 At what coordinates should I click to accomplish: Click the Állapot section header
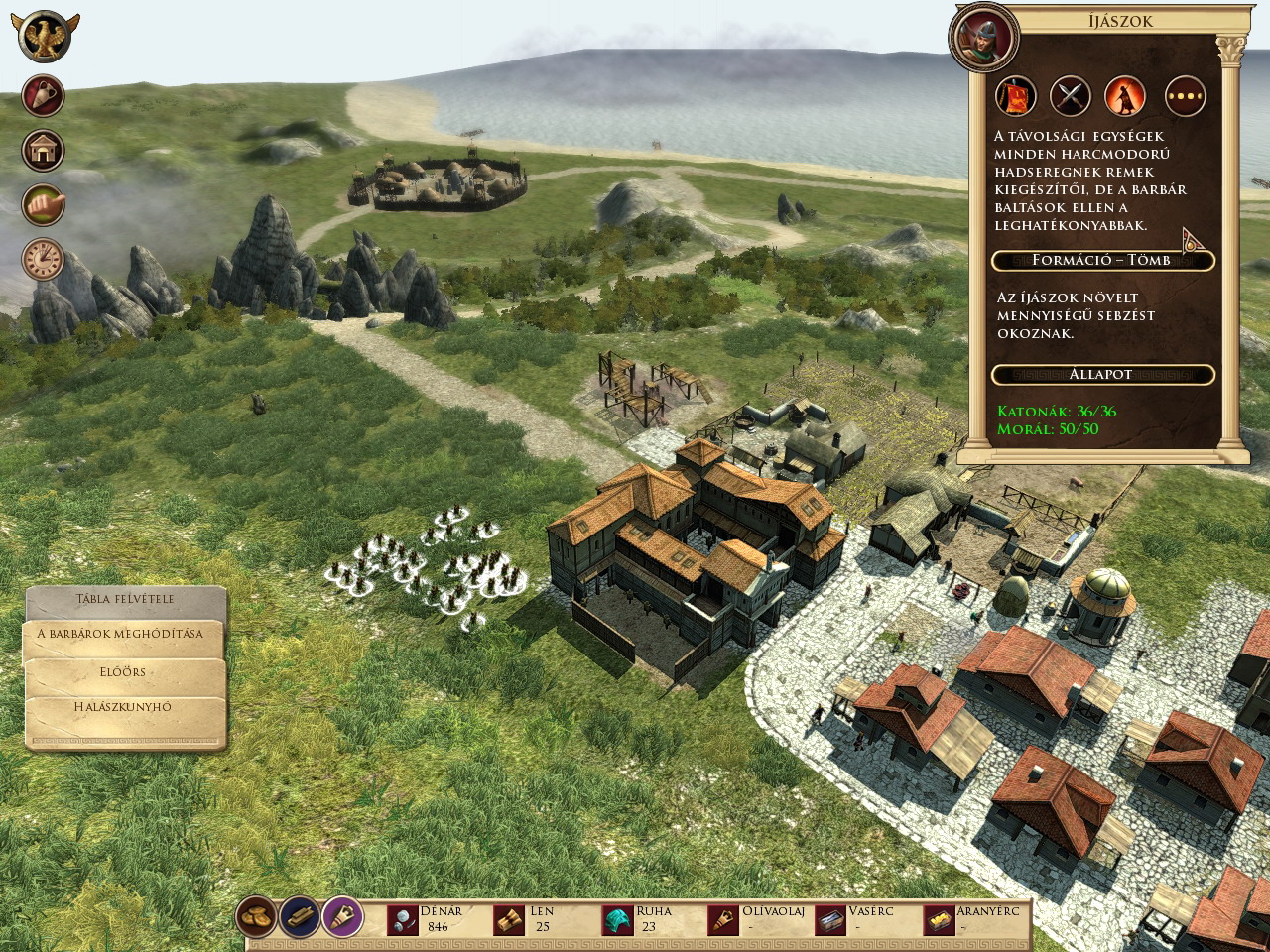(x=1102, y=375)
